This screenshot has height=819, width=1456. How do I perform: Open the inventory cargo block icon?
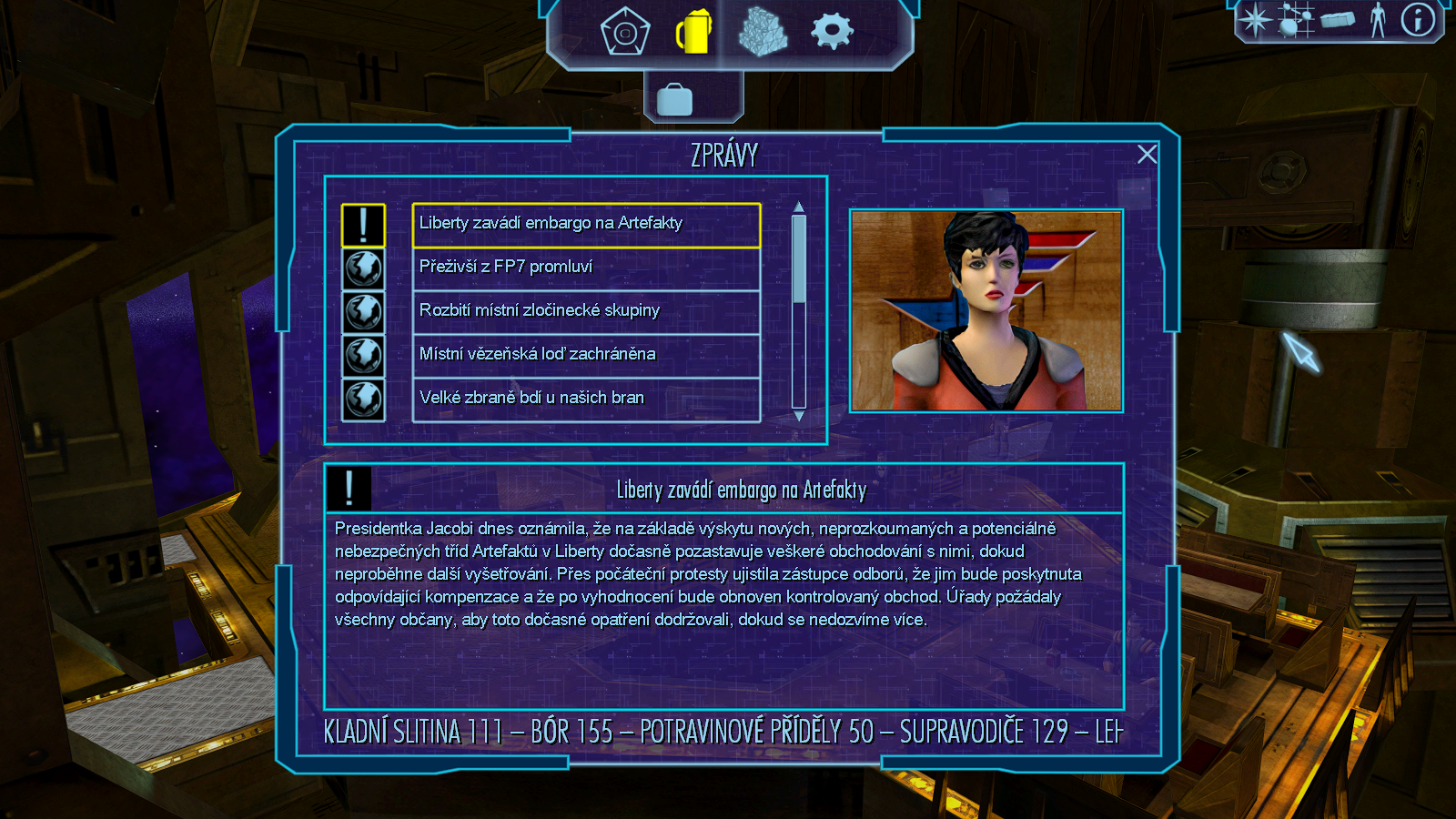coord(1338,20)
